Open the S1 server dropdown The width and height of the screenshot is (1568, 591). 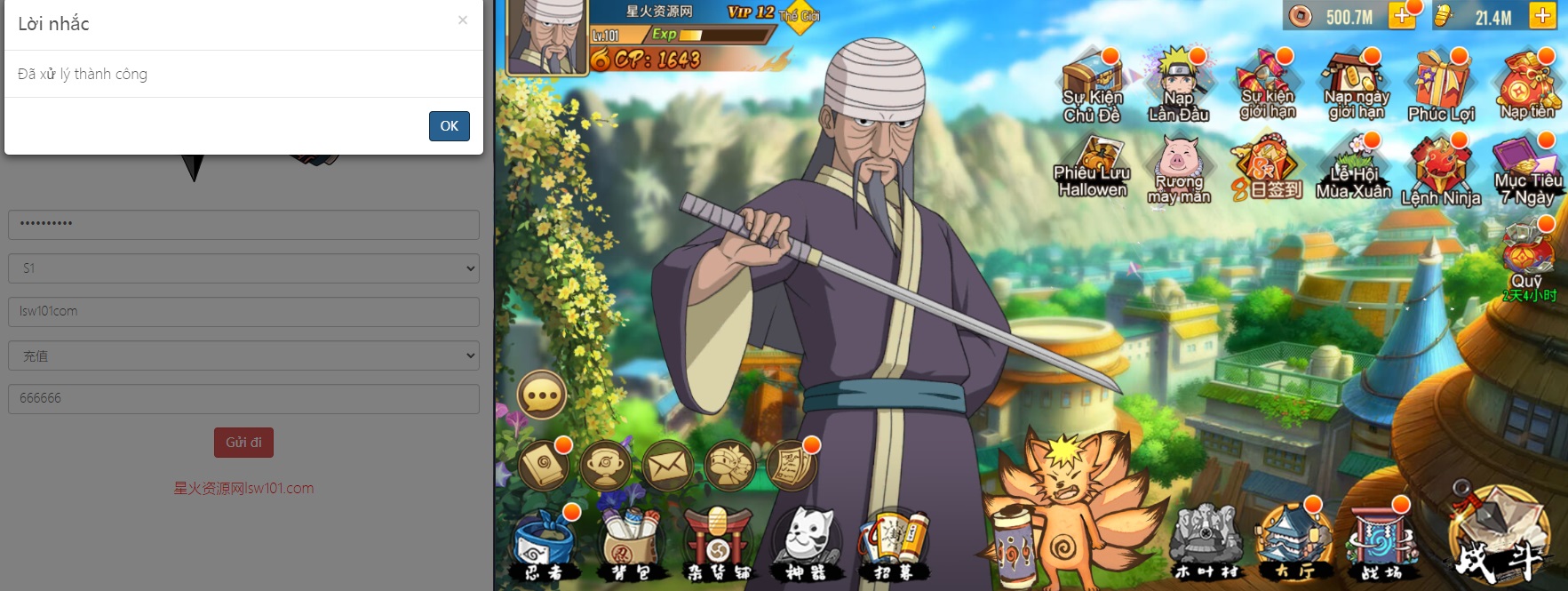[243, 268]
